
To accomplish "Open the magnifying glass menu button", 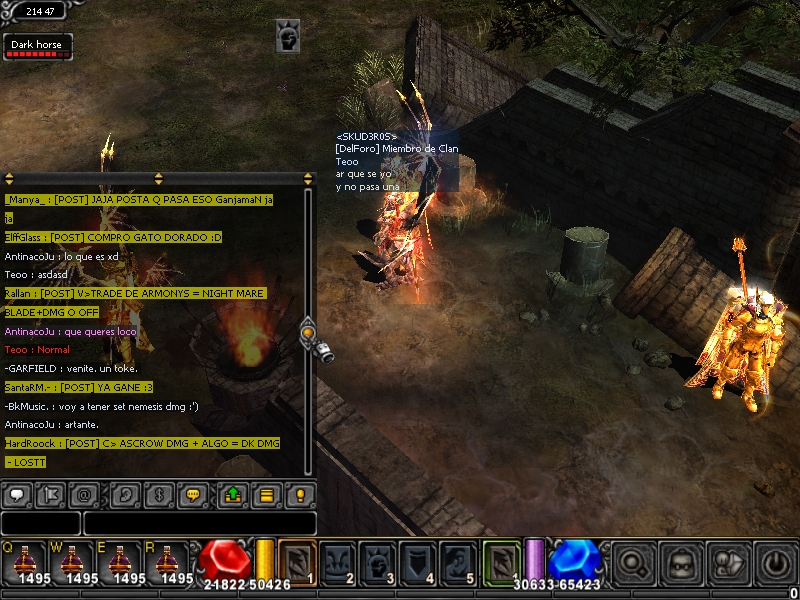I will click(634, 563).
